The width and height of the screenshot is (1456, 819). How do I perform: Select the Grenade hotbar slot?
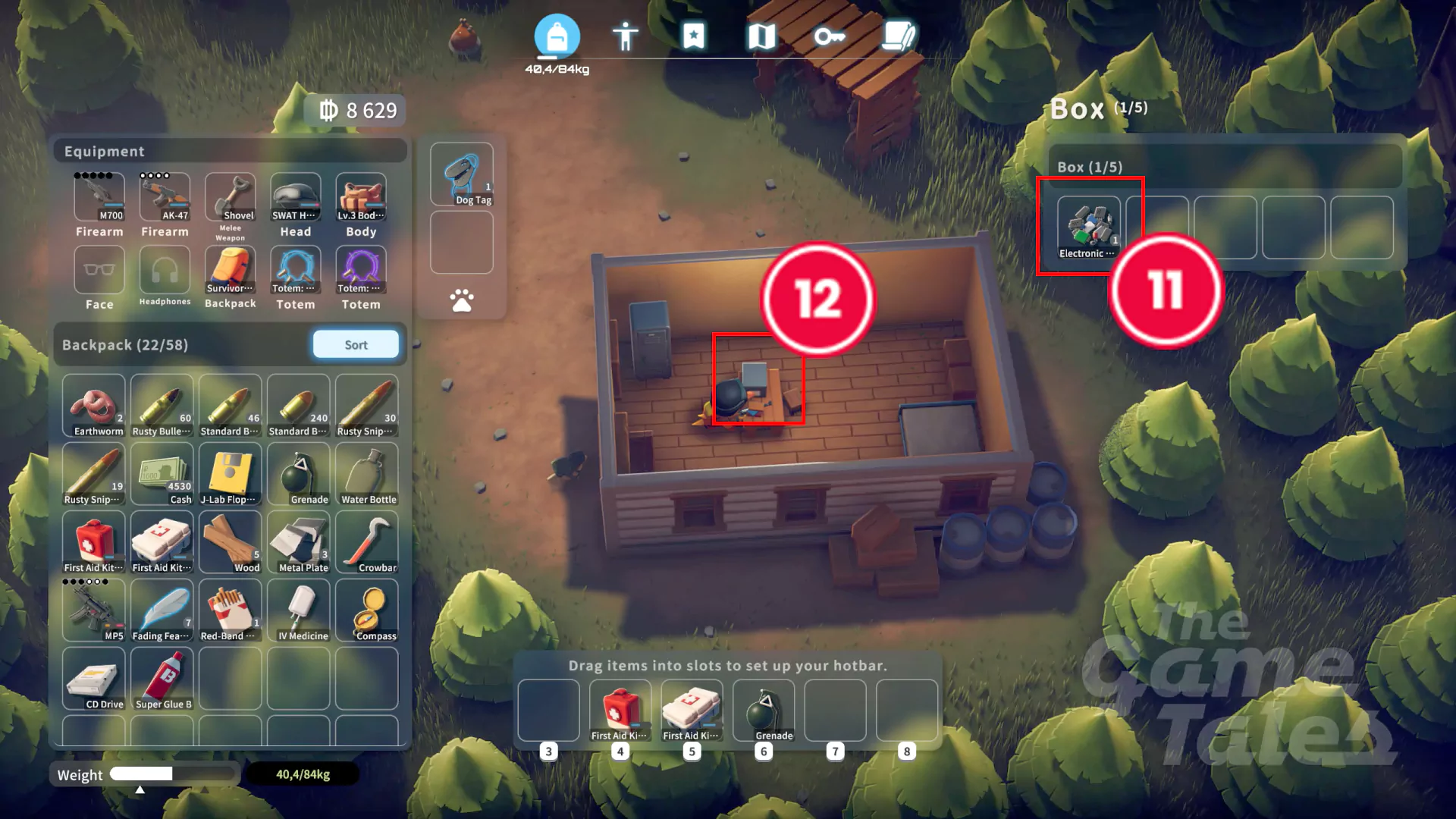[764, 711]
